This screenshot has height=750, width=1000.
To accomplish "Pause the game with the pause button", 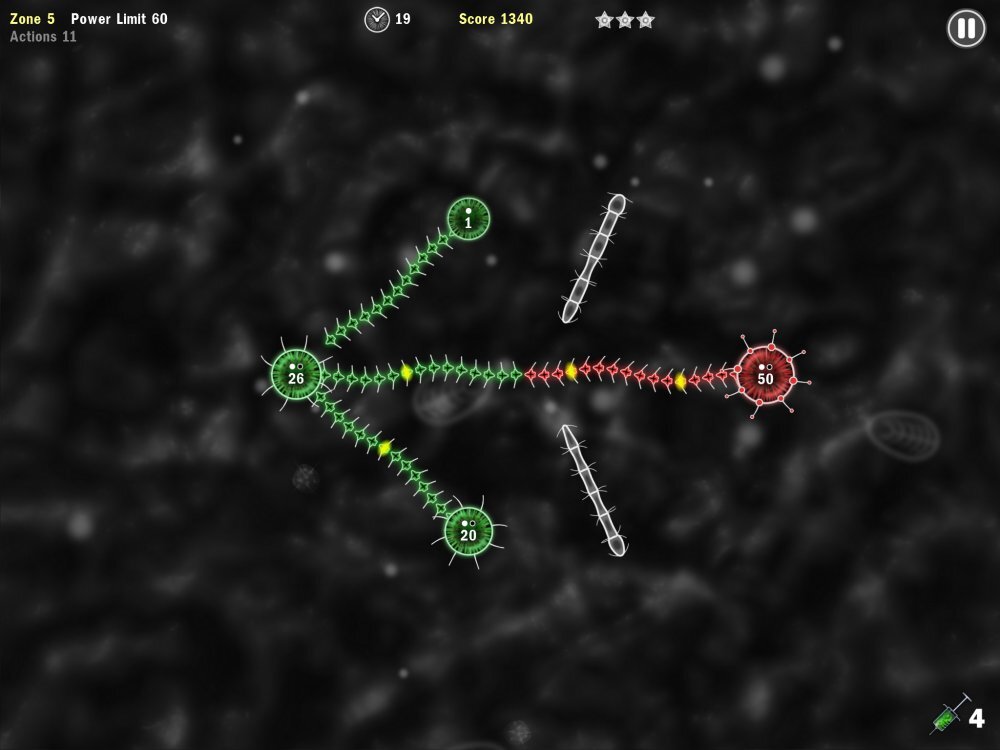I will [x=966, y=28].
